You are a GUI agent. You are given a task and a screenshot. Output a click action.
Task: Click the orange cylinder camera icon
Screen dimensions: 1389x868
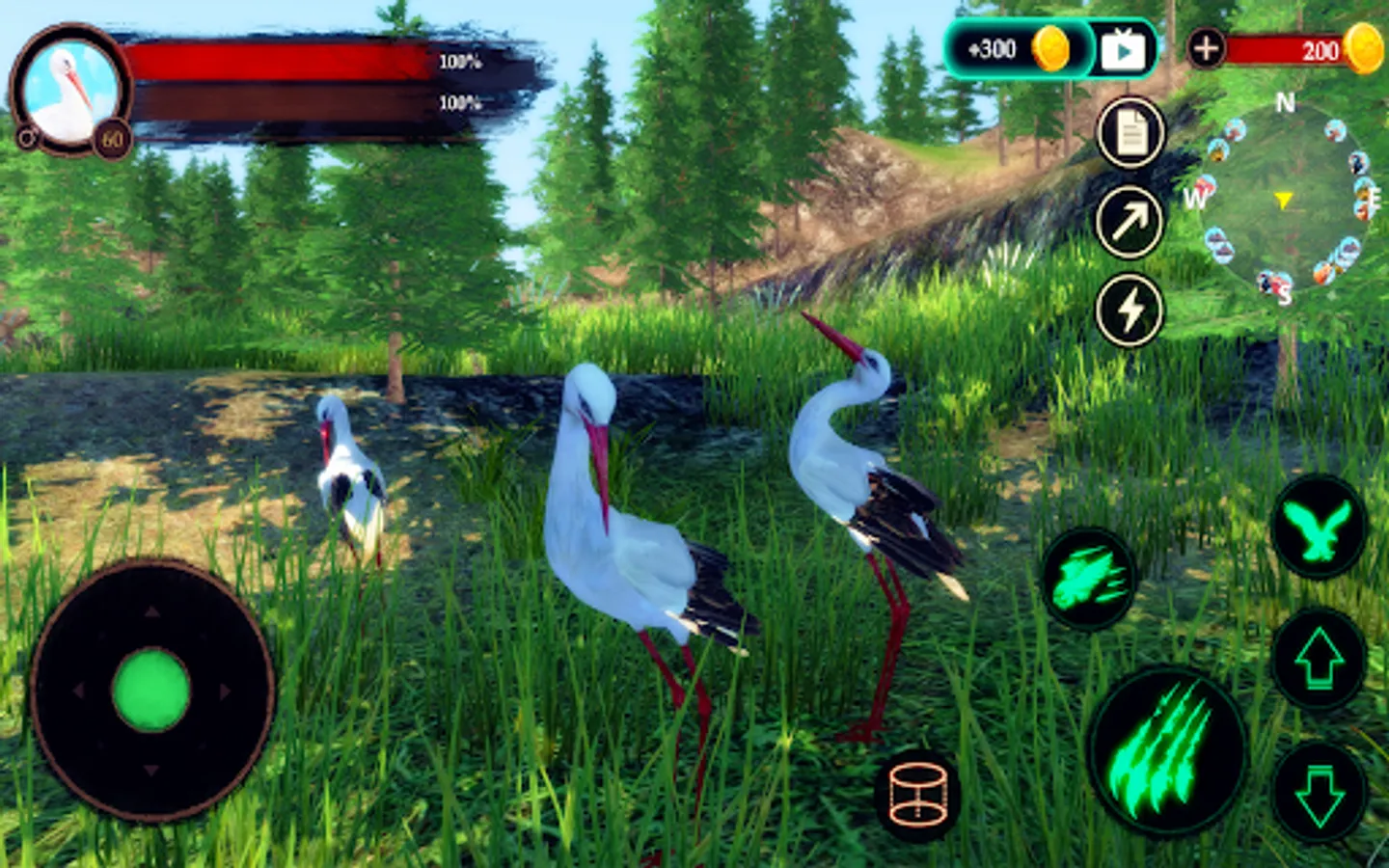(x=916, y=795)
